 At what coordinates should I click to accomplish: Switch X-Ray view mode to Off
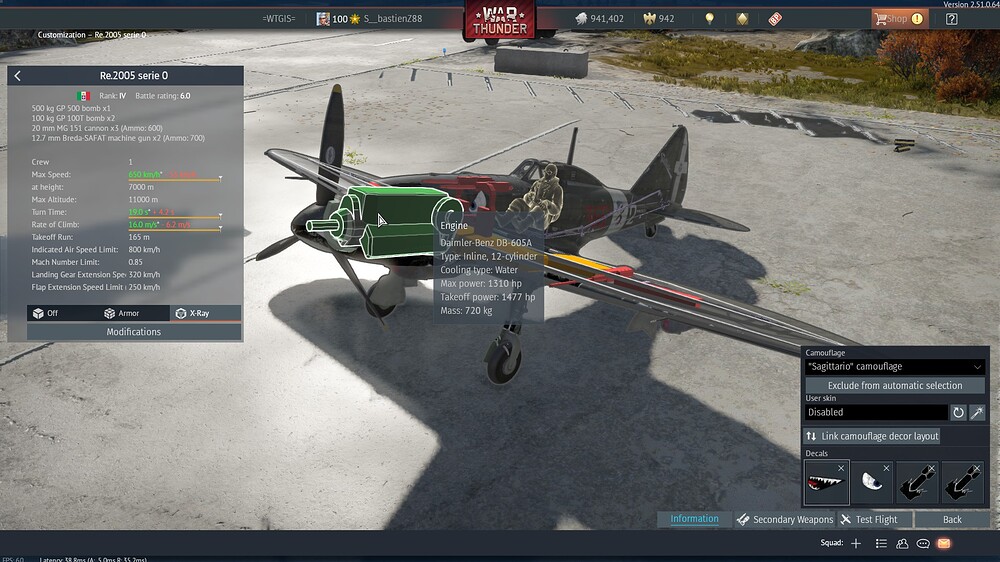(47, 313)
